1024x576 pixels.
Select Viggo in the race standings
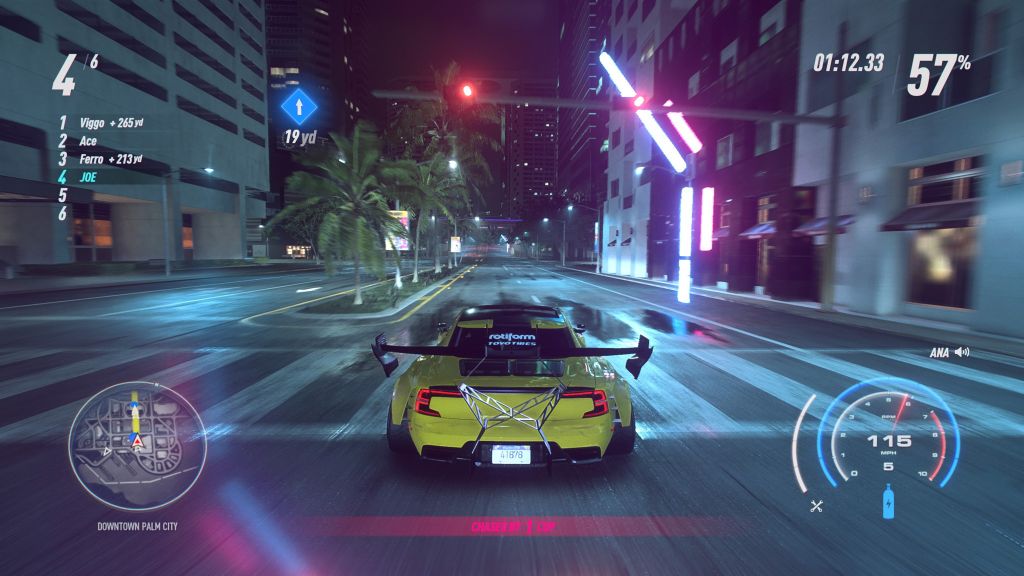coord(96,125)
